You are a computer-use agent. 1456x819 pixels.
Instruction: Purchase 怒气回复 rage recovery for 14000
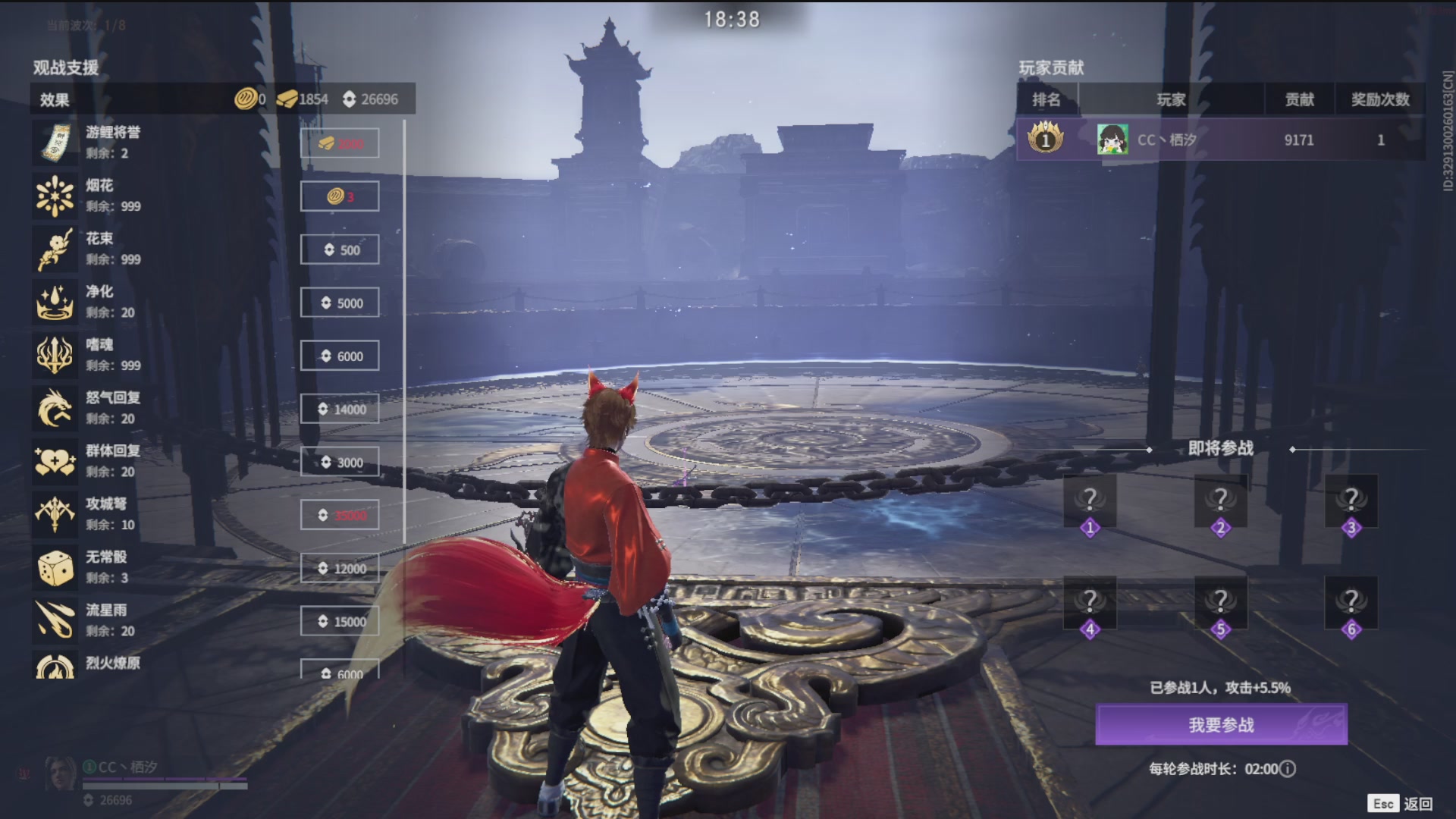[340, 409]
